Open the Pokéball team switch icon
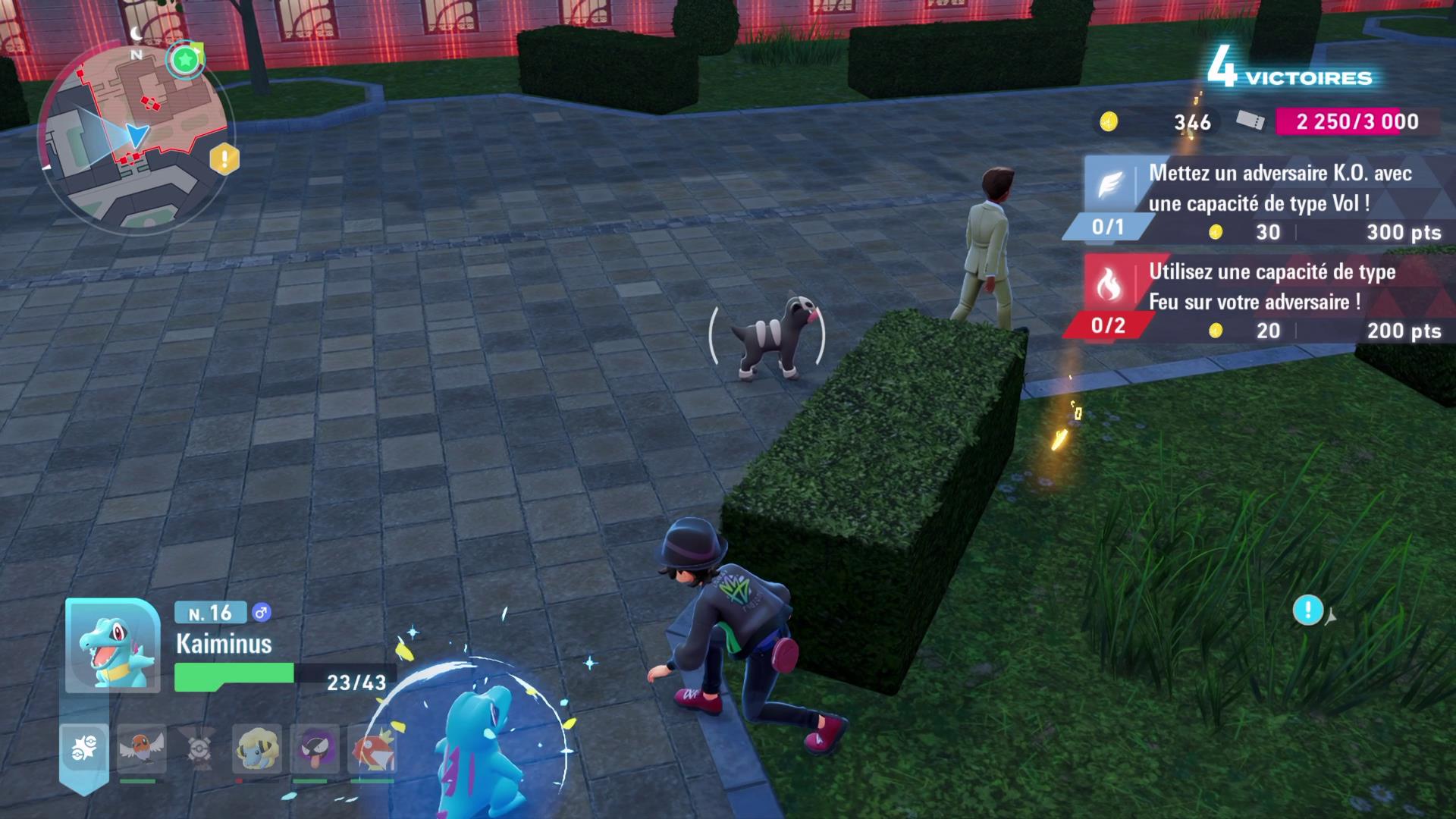Screen dimensions: 1456x819 click(x=84, y=748)
